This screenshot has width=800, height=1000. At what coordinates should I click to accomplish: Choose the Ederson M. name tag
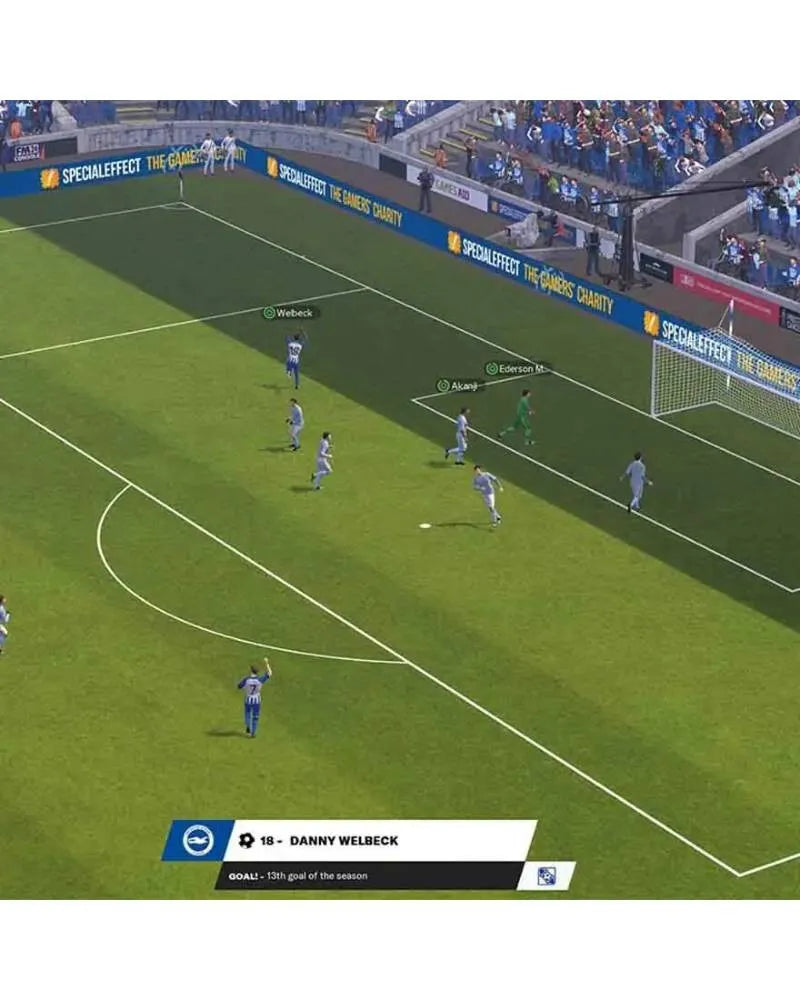tap(517, 369)
